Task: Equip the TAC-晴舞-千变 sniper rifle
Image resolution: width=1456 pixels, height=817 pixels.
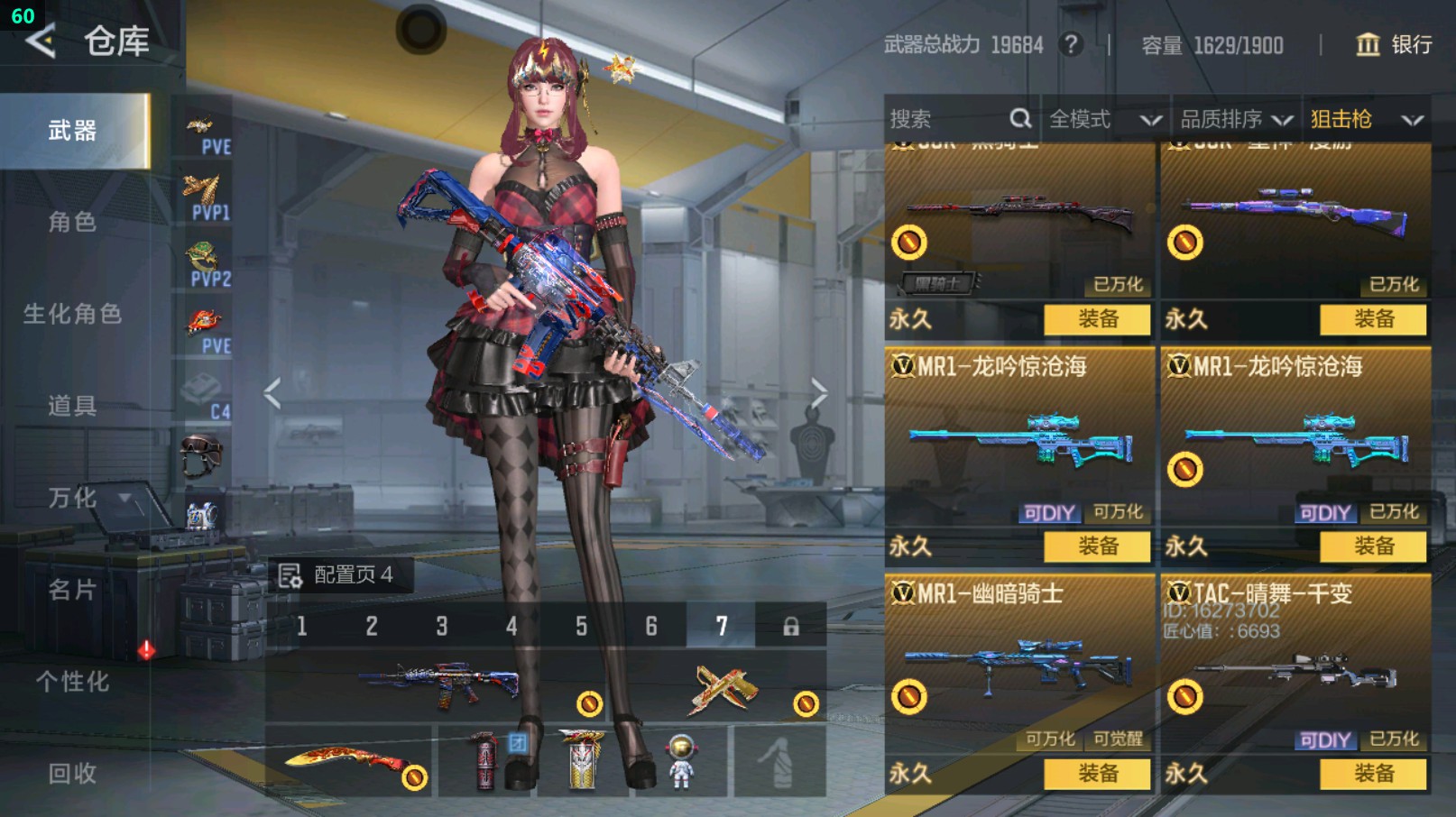Action: coord(1373,773)
